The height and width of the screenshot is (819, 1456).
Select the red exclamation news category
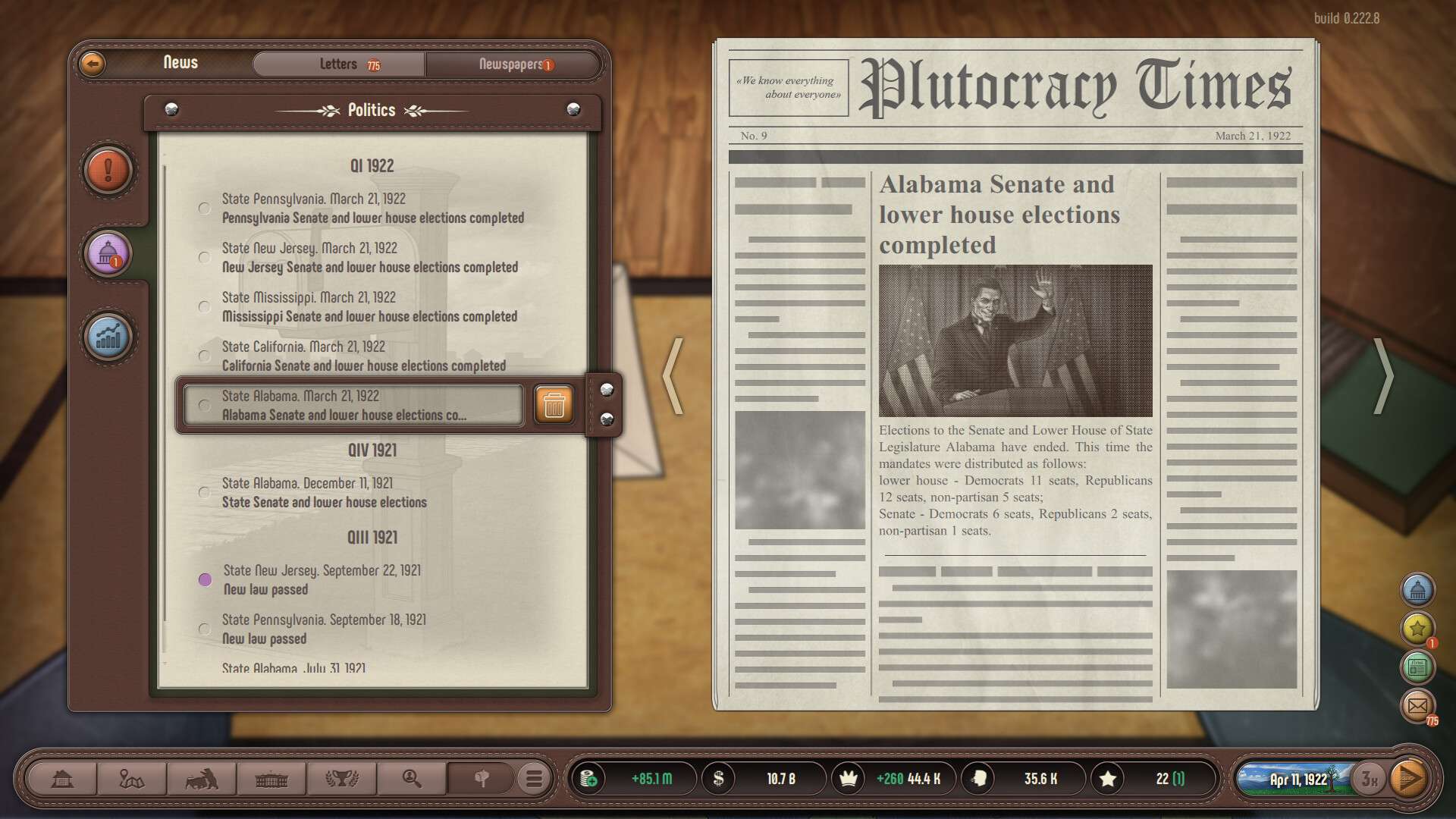click(108, 169)
